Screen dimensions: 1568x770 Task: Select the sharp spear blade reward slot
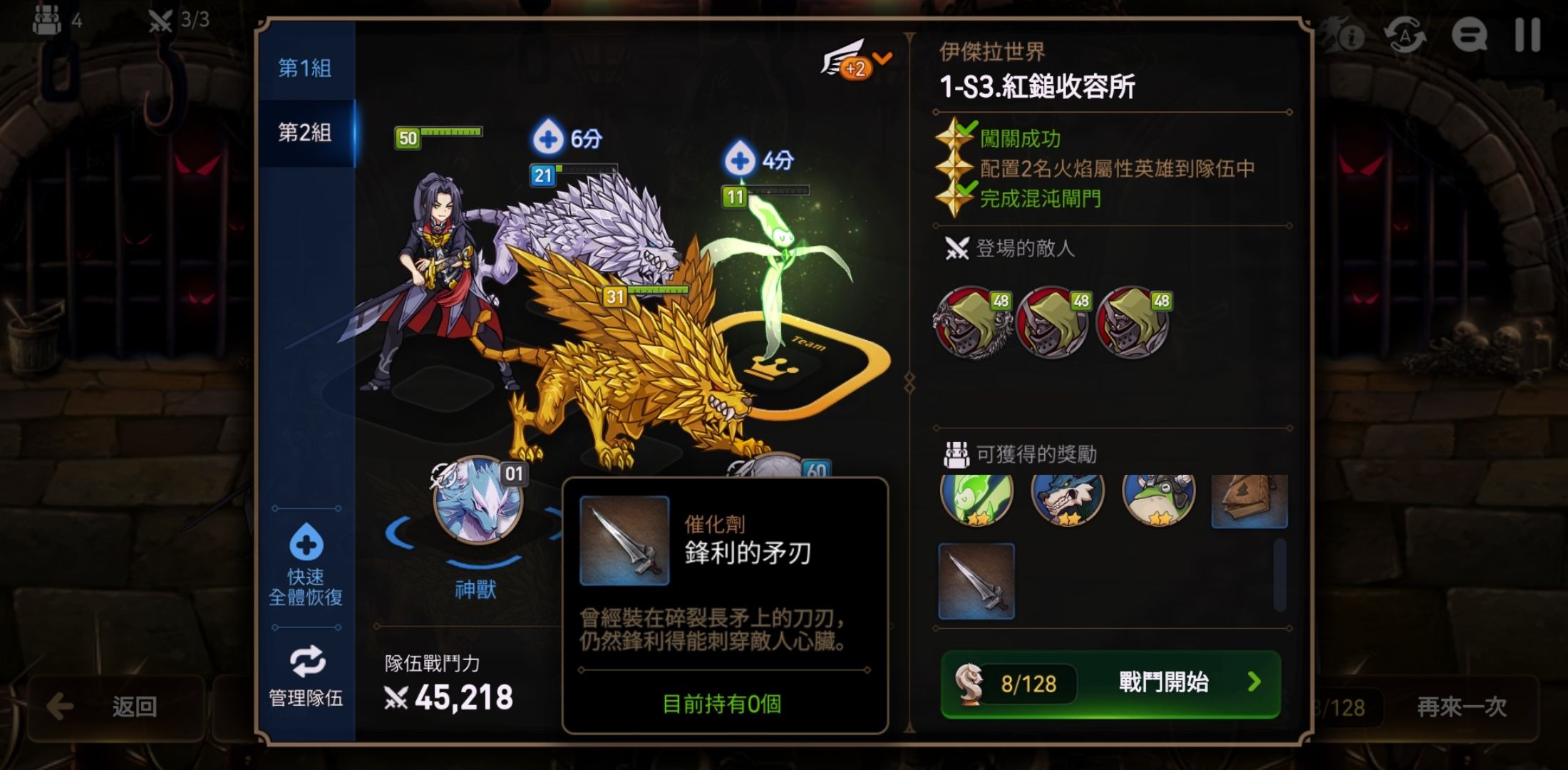(976, 581)
